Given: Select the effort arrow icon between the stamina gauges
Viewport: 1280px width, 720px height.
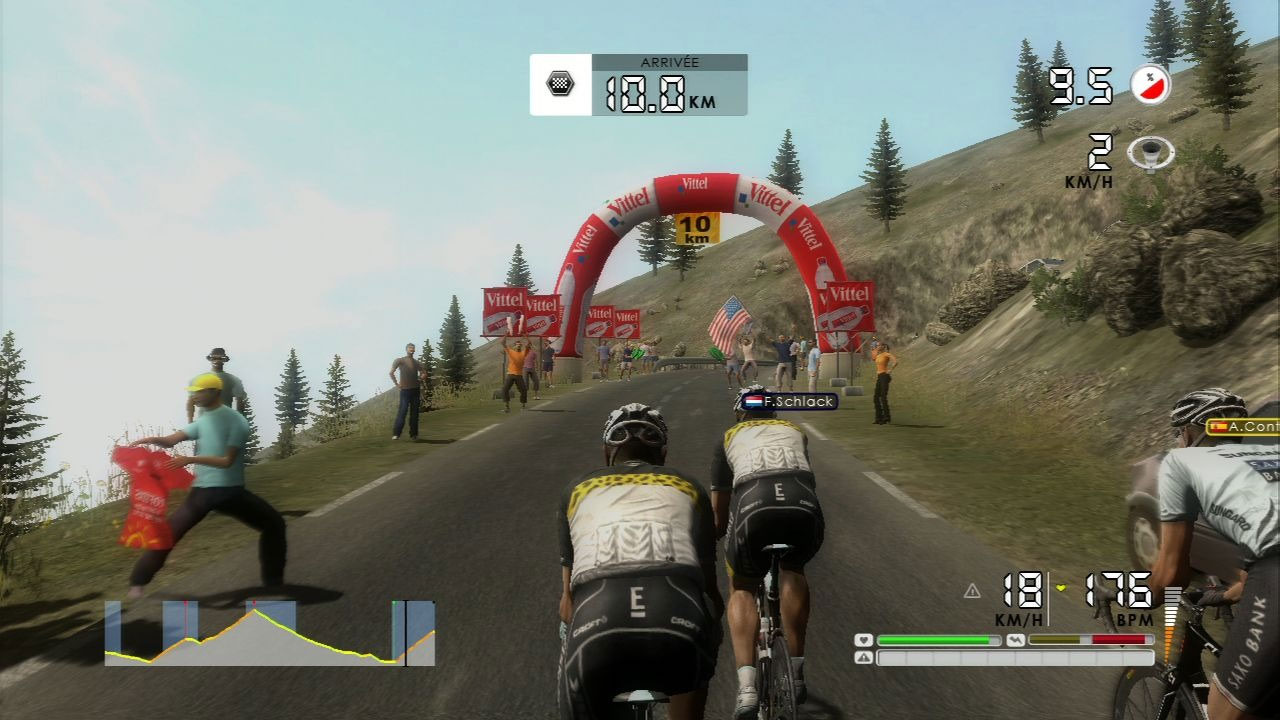Looking at the screenshot, I should 1016,639.
